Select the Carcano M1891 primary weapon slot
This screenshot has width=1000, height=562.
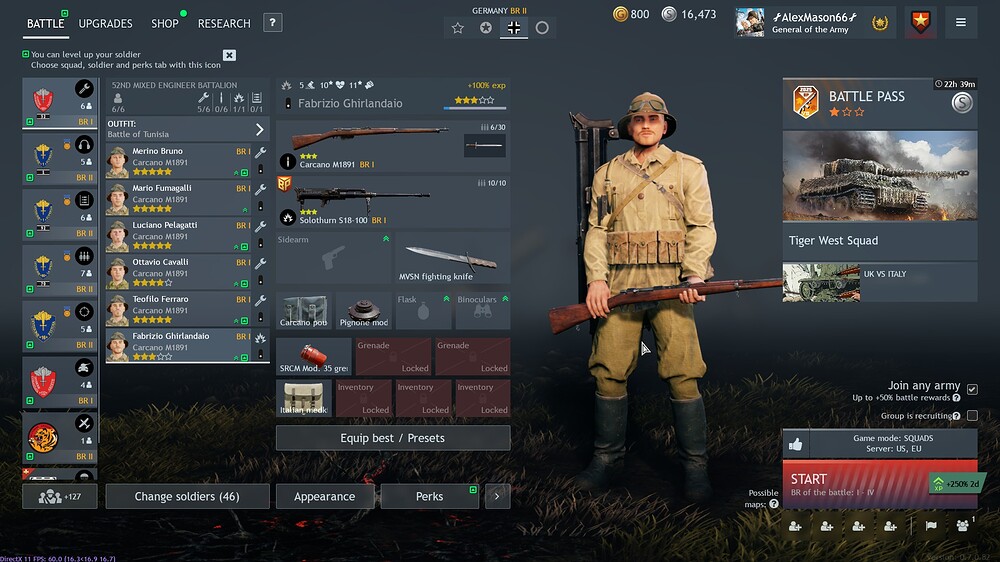[x=392, y=146]
